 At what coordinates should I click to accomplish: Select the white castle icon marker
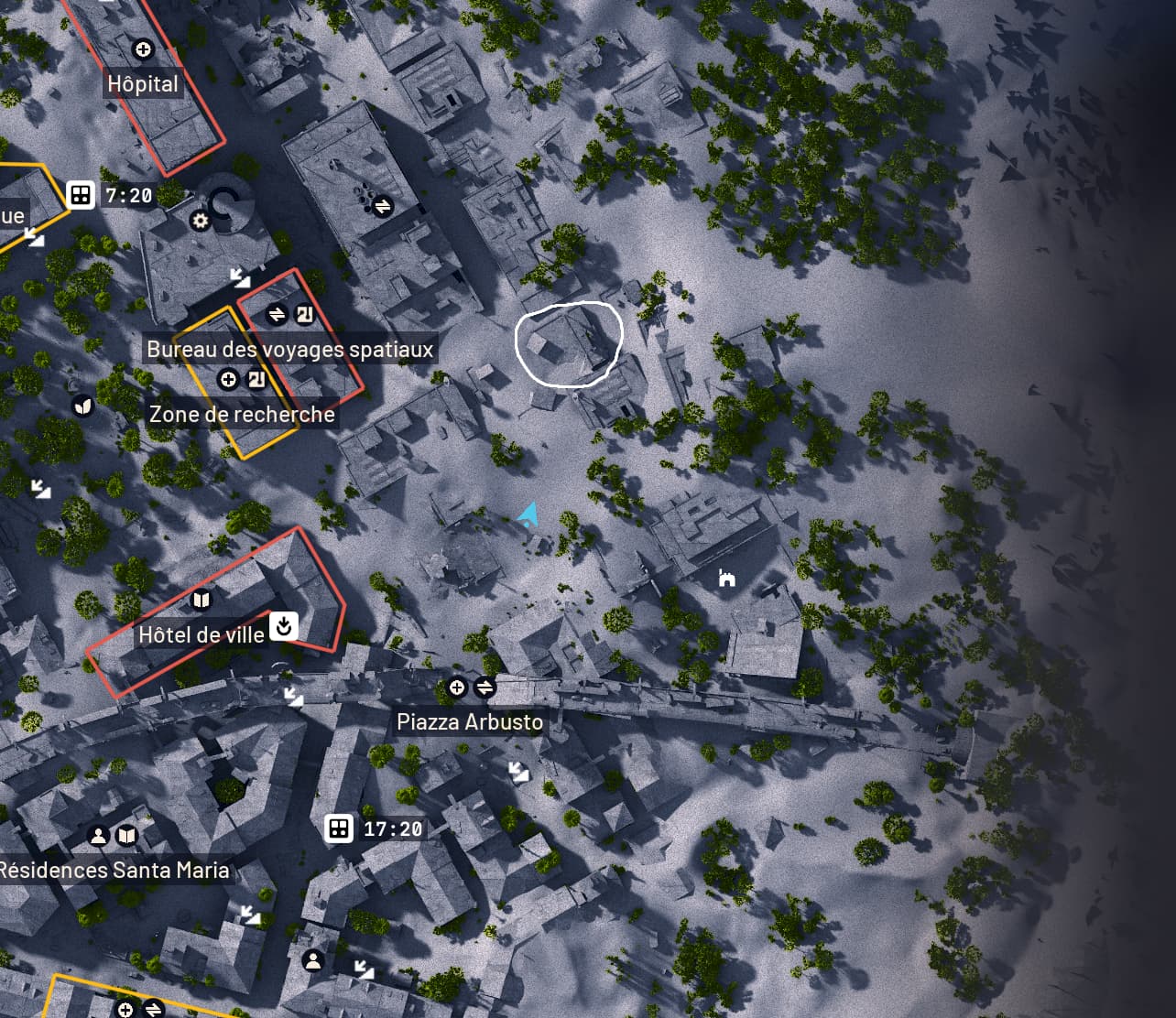[x=726, y=578]
